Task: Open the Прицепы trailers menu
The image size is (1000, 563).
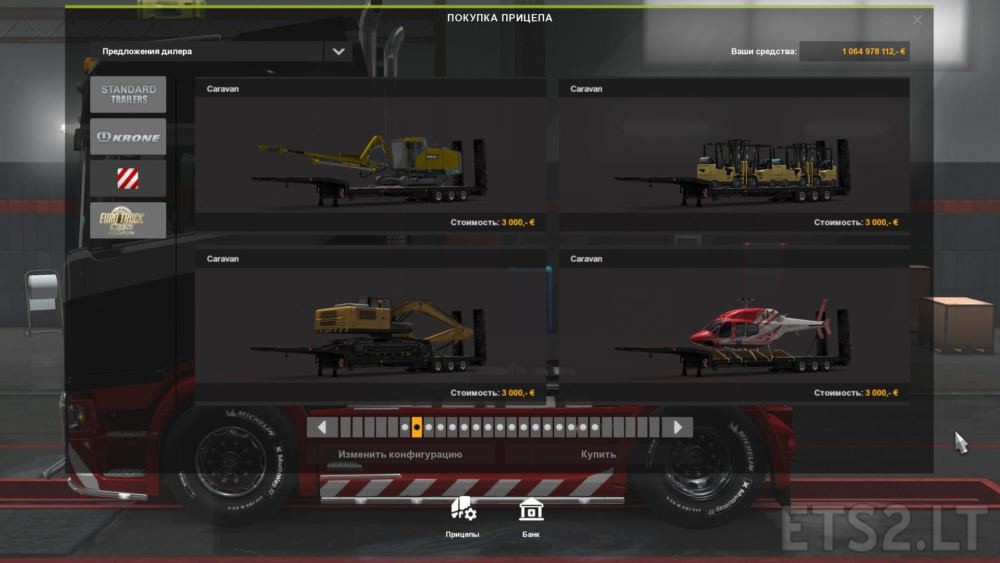Action: [x=462, y=516]
